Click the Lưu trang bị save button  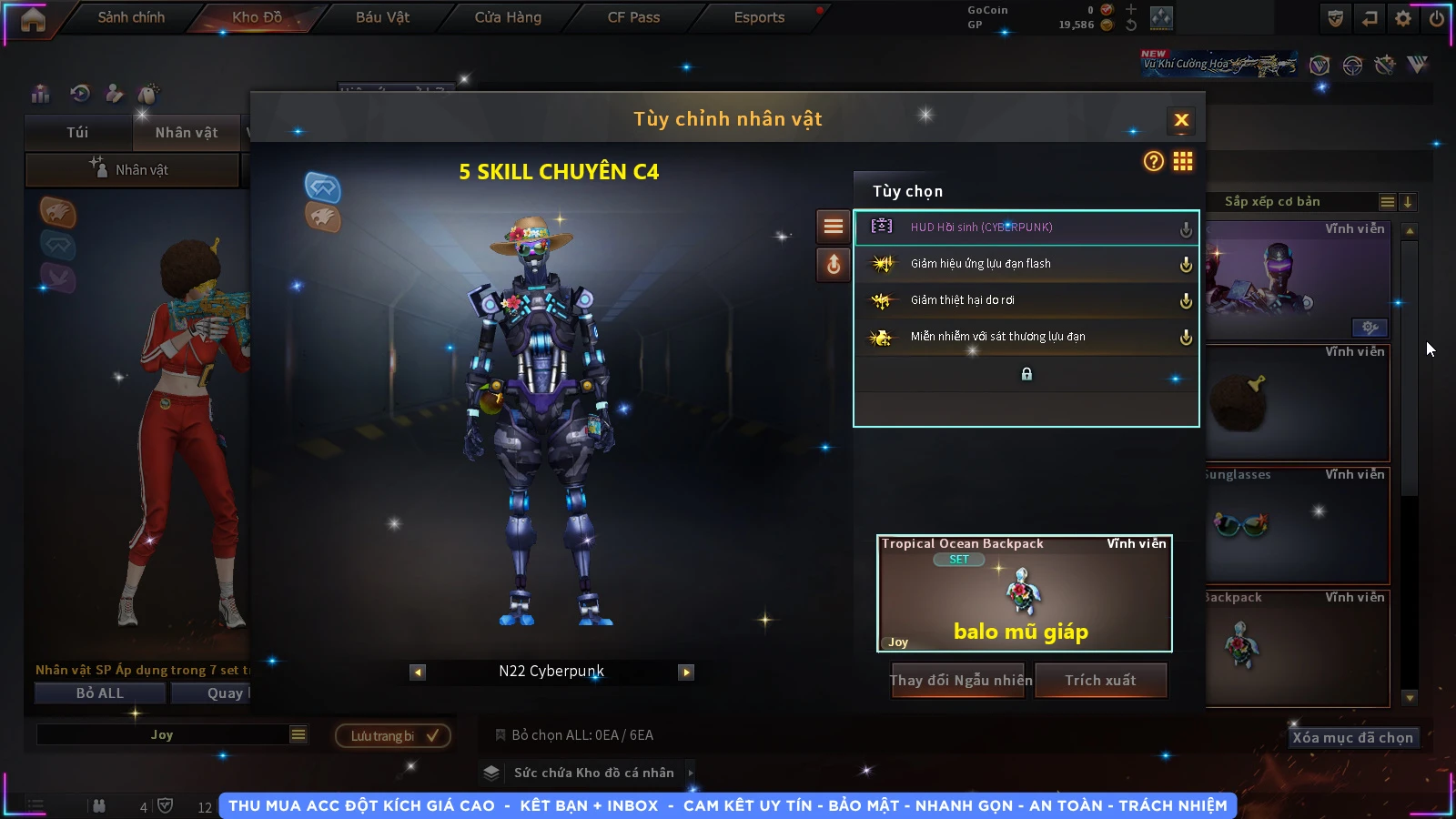[393, 735]
